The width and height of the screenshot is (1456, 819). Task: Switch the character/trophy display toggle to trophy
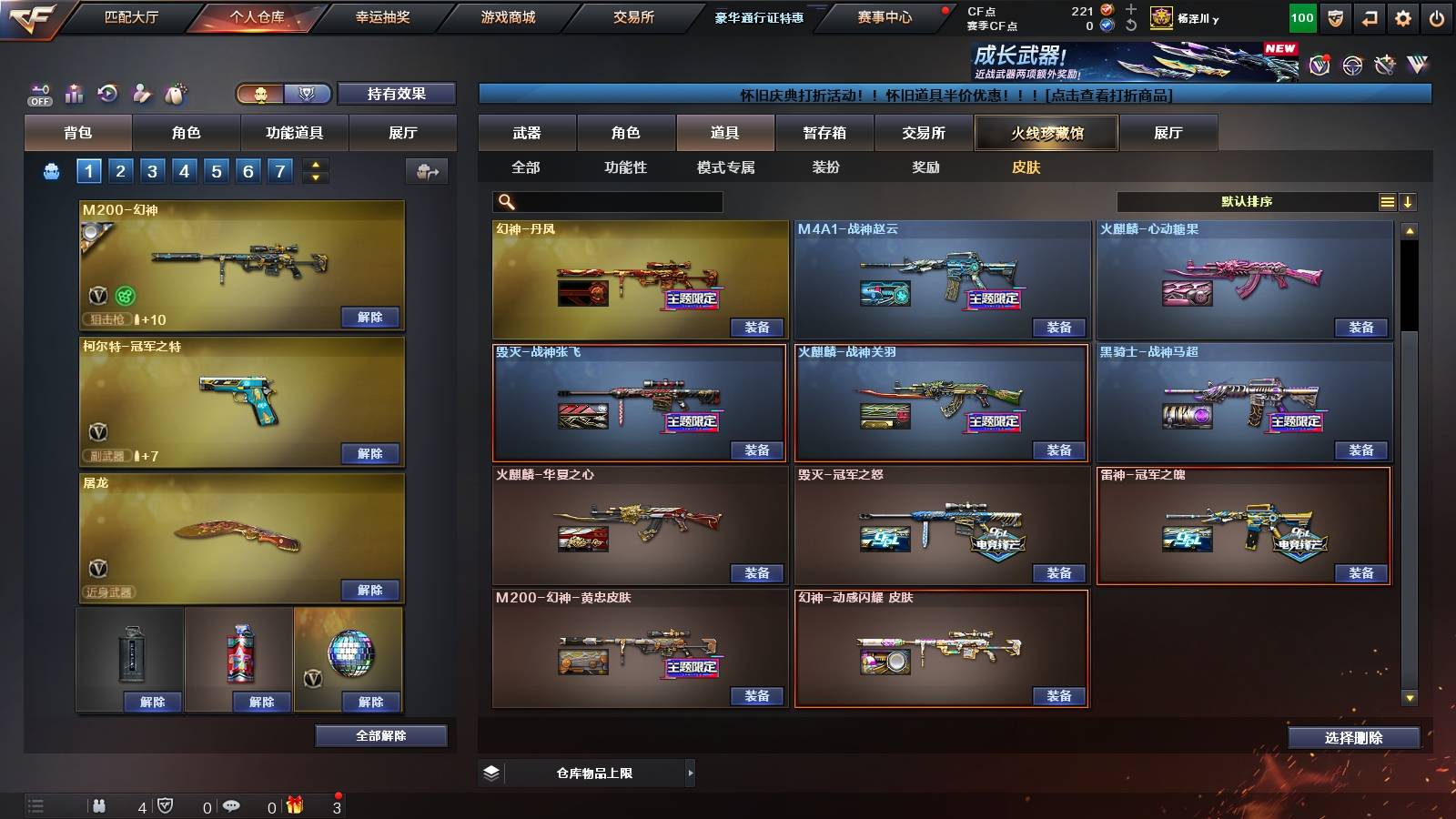pos(307,94)
